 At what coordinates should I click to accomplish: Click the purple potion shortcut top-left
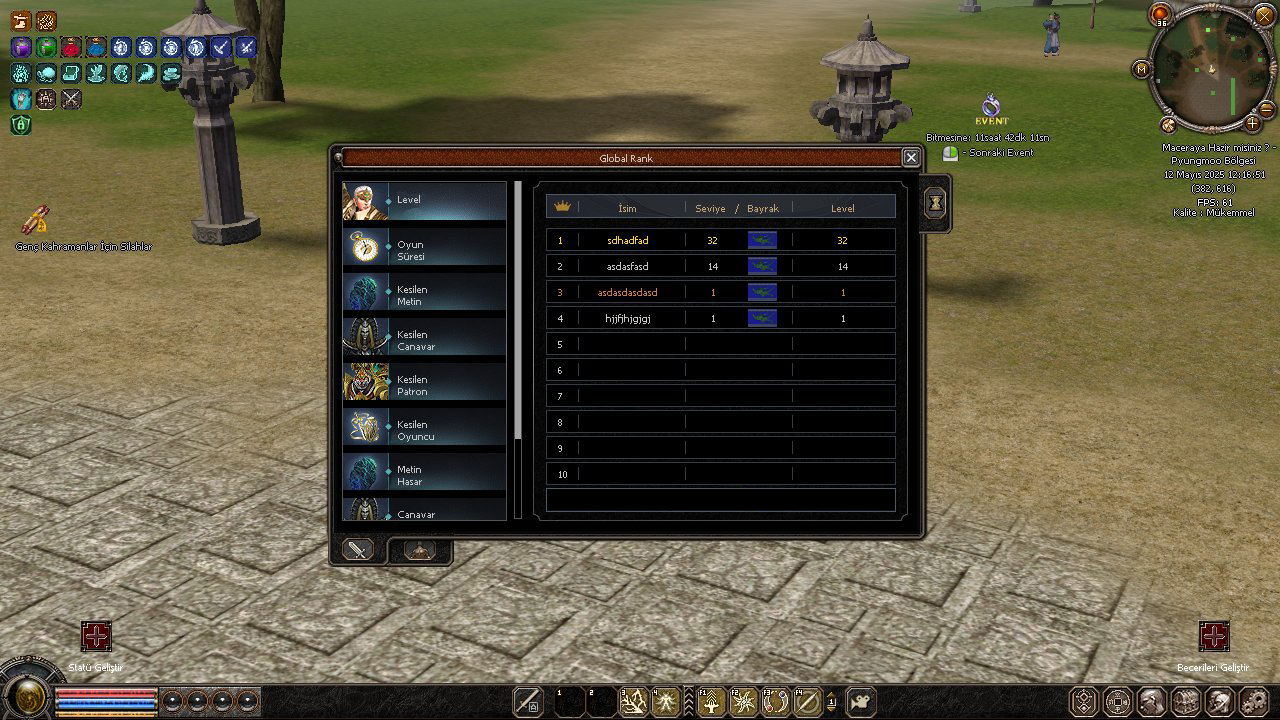(x=20, y=48)
